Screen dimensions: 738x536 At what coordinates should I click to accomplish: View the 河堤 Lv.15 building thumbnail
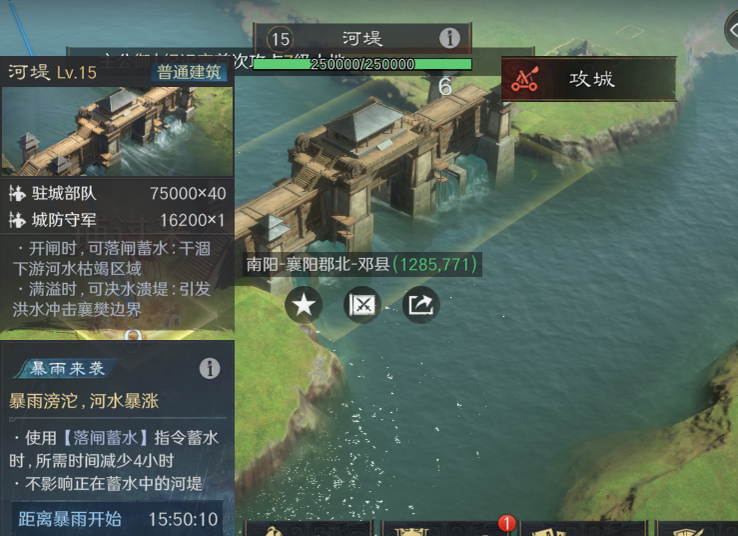click(x=116, y=130)
